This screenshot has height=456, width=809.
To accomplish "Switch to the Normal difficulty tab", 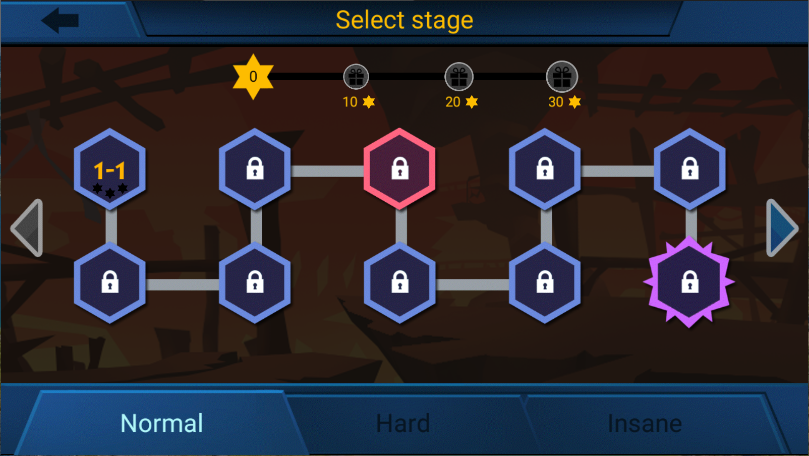I will [161, 423].
